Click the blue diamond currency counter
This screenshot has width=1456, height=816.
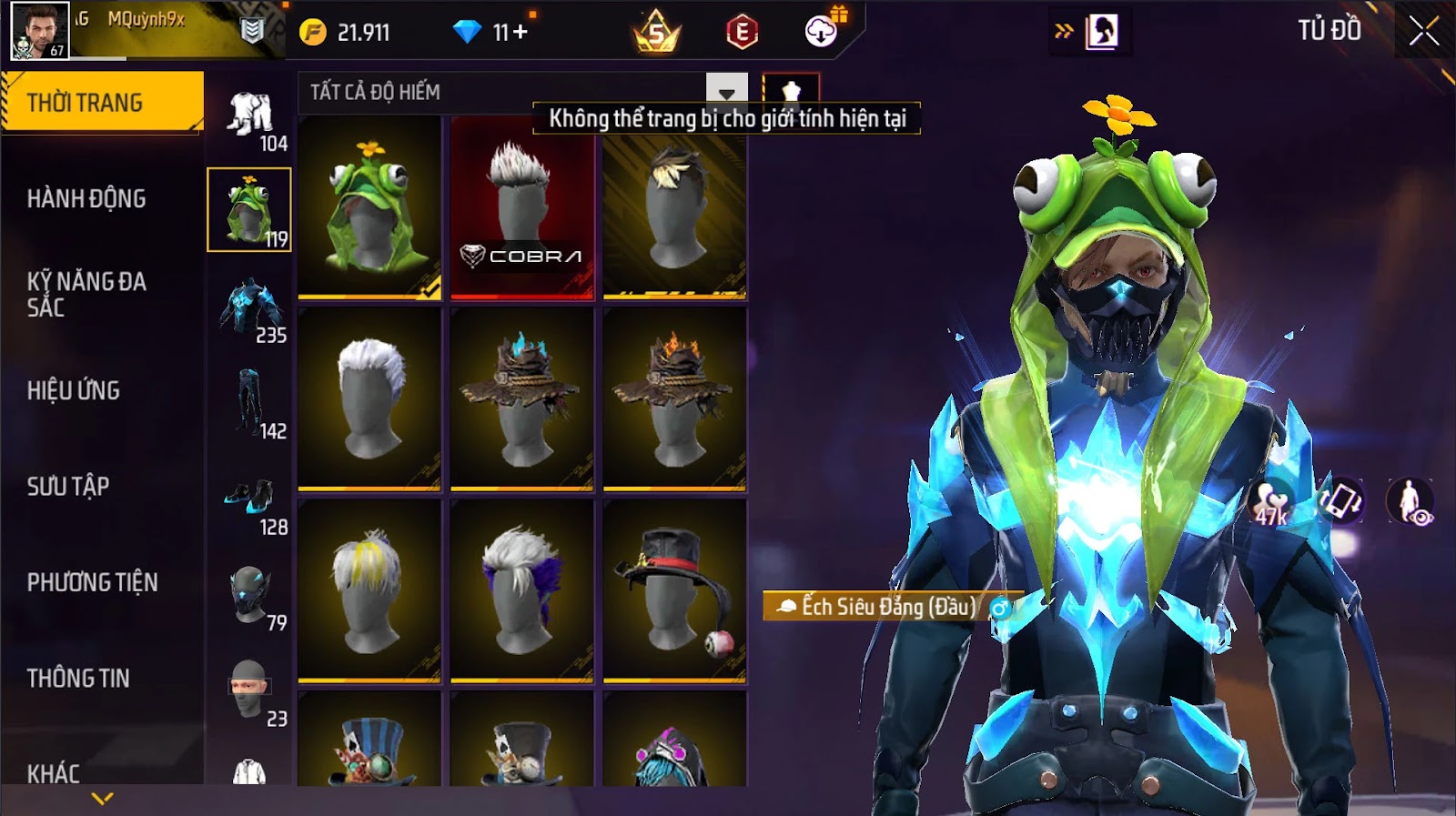(x=491, y=33)
